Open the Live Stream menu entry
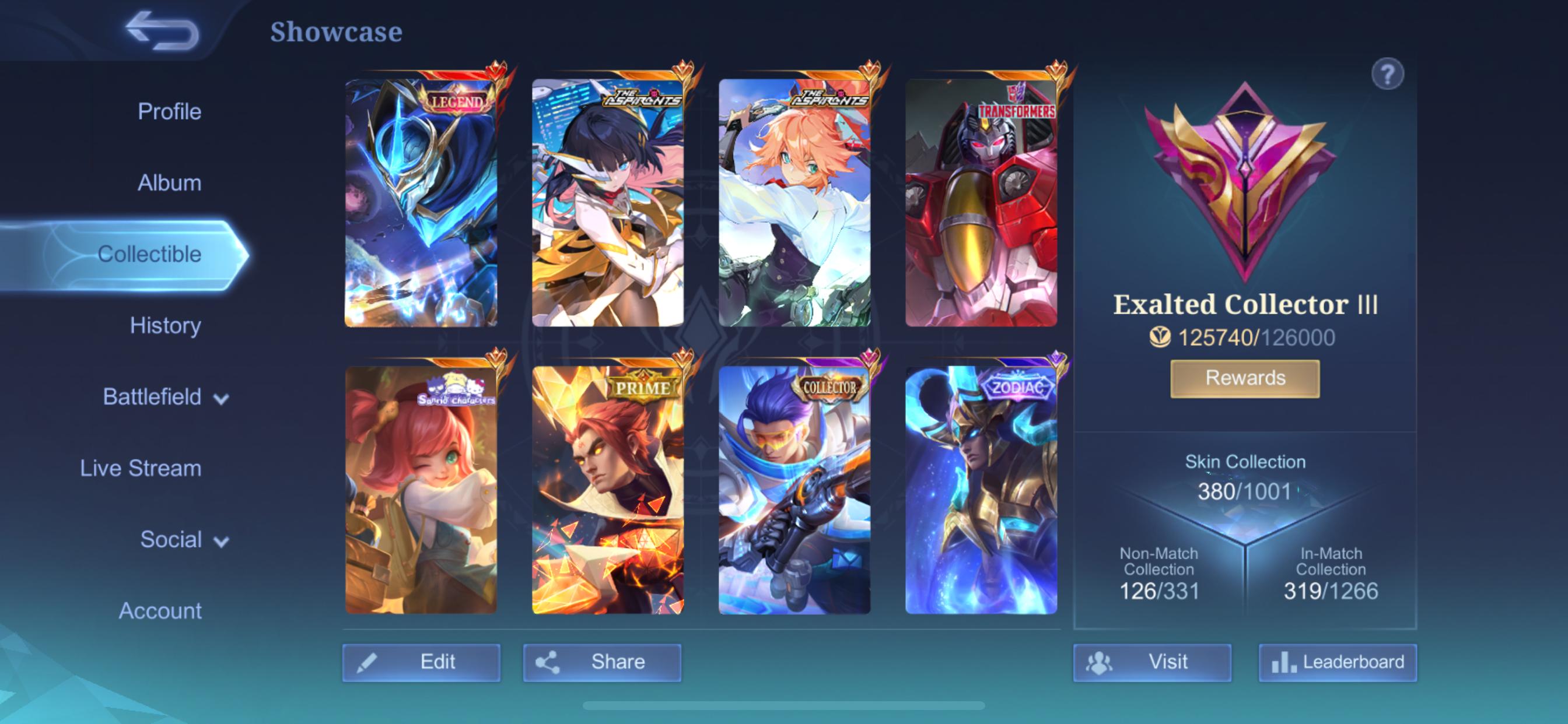Image resolution: width=1568 pixels, height=724 pixels. coord(140,468)
